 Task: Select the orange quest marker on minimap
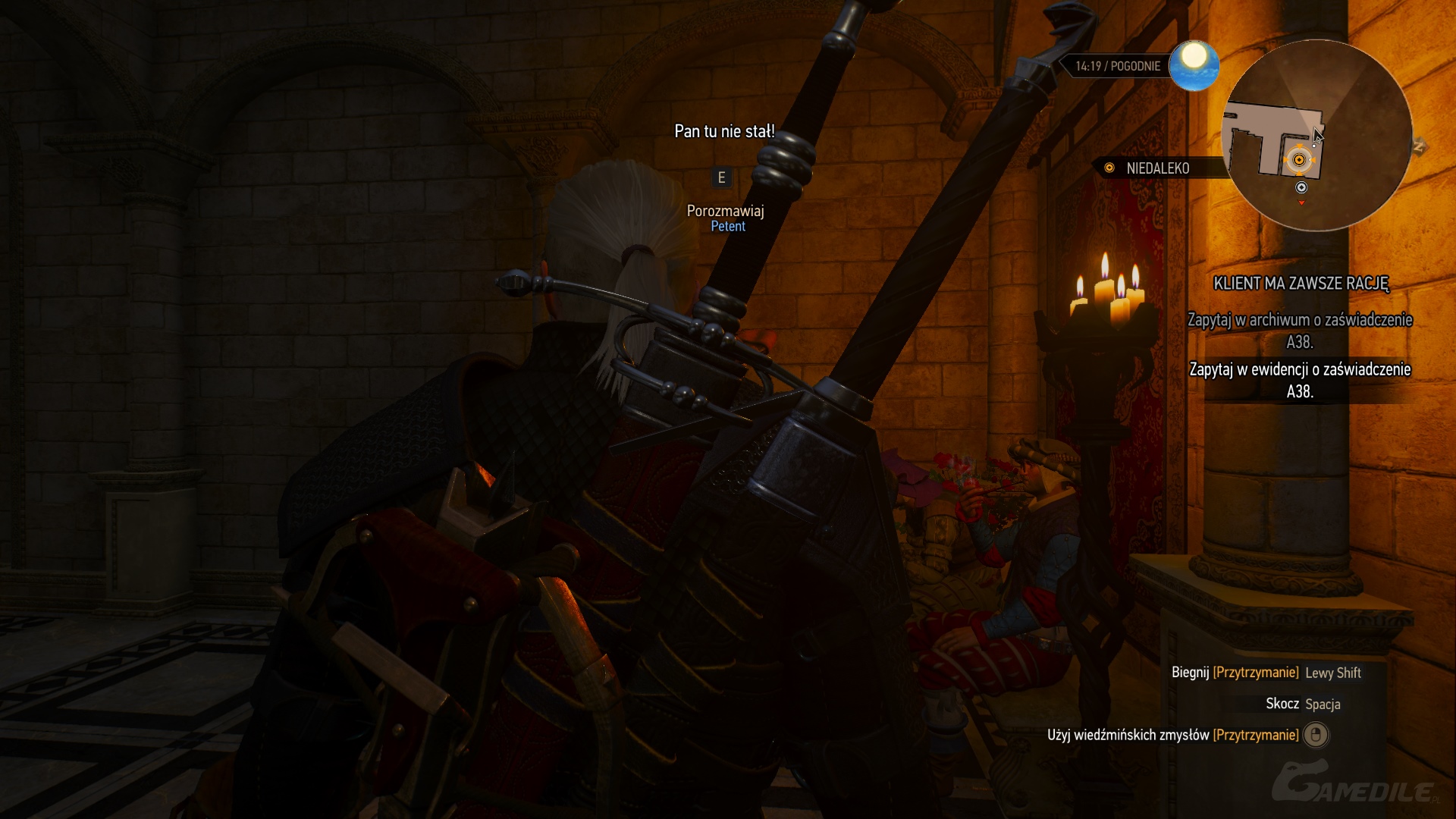pyautogui.click(x=1299, y=160)
